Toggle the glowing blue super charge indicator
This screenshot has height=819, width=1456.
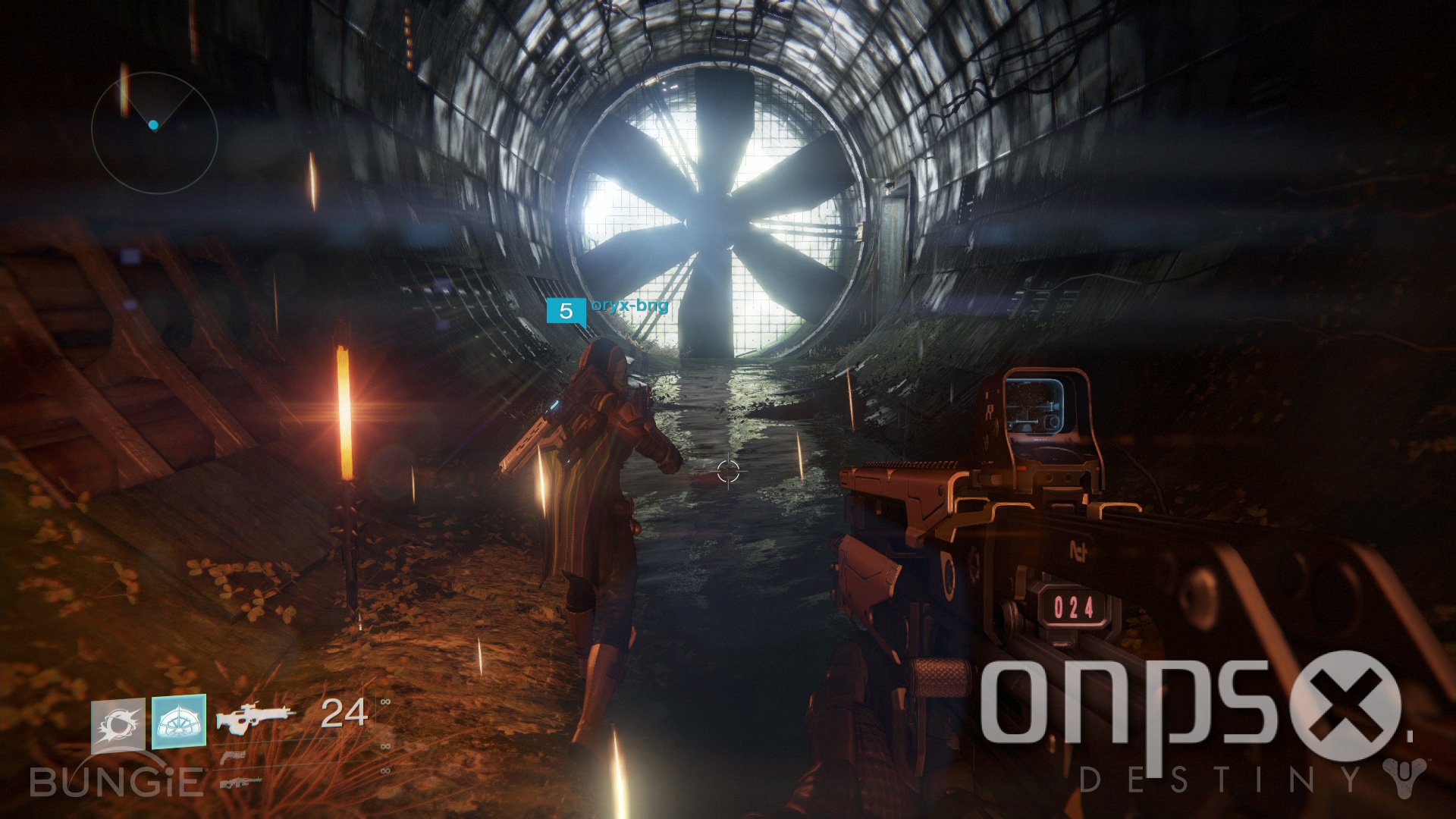point(179,723)
